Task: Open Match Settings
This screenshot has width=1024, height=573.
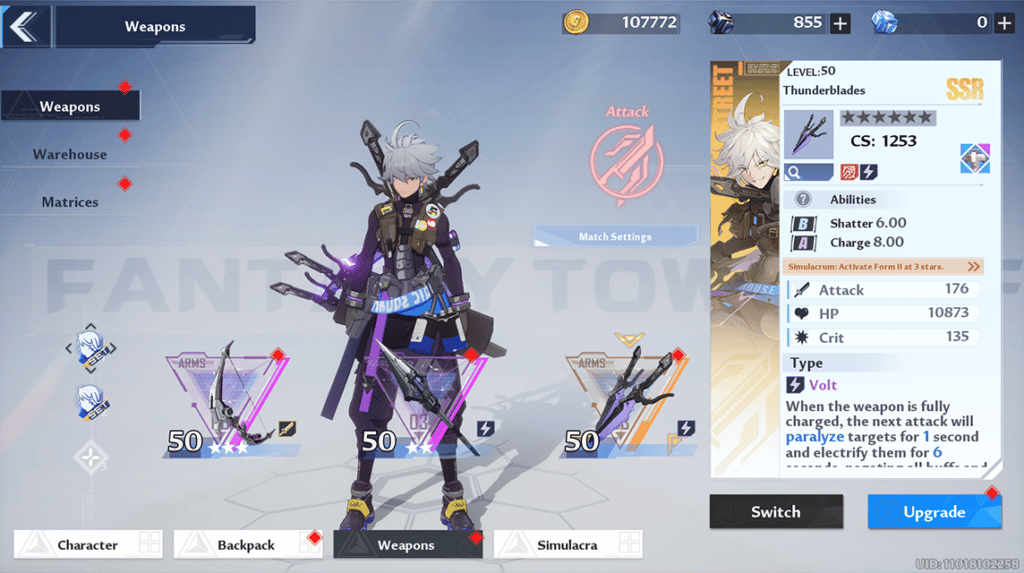Action: tap(615, 237)
